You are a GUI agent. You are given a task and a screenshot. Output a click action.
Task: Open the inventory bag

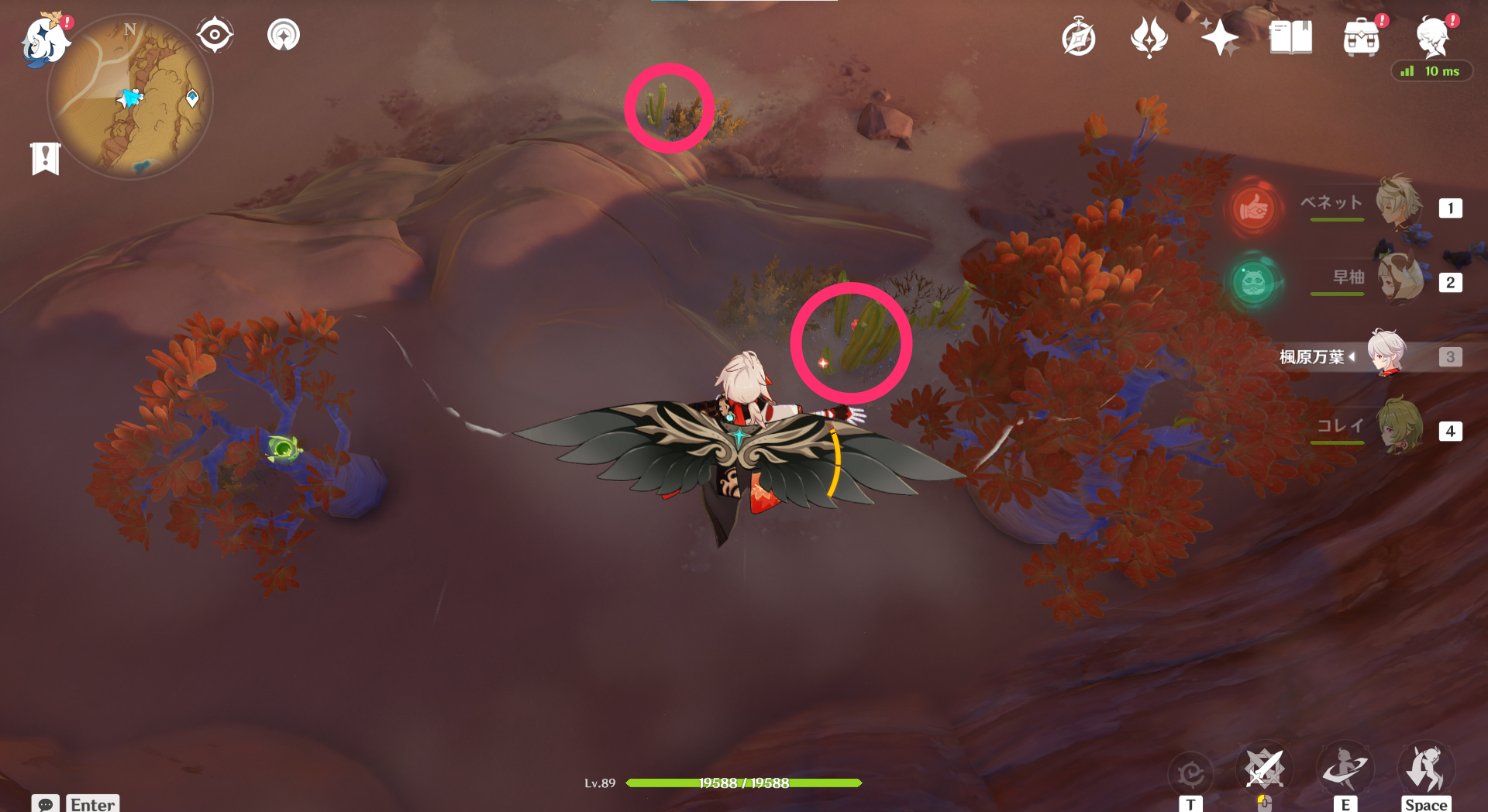(x=1362, y=35)
